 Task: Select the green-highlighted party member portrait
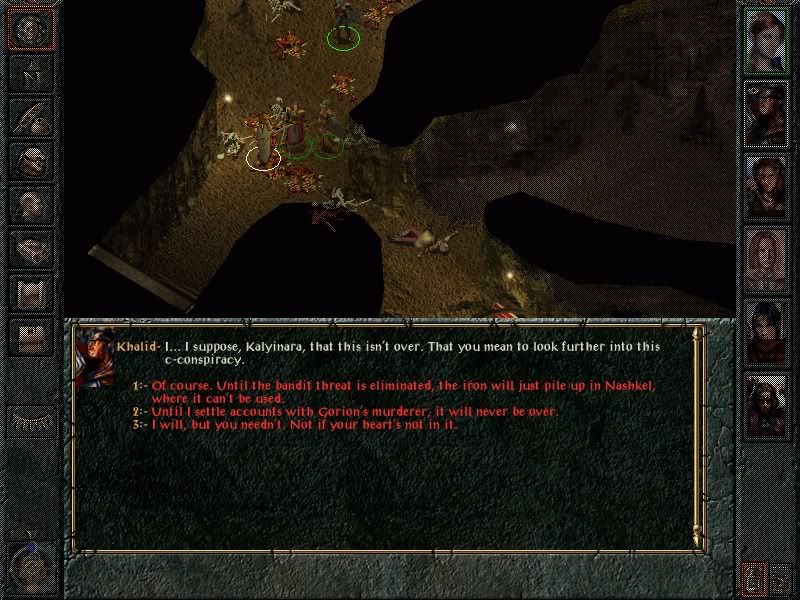pos(767,41)
